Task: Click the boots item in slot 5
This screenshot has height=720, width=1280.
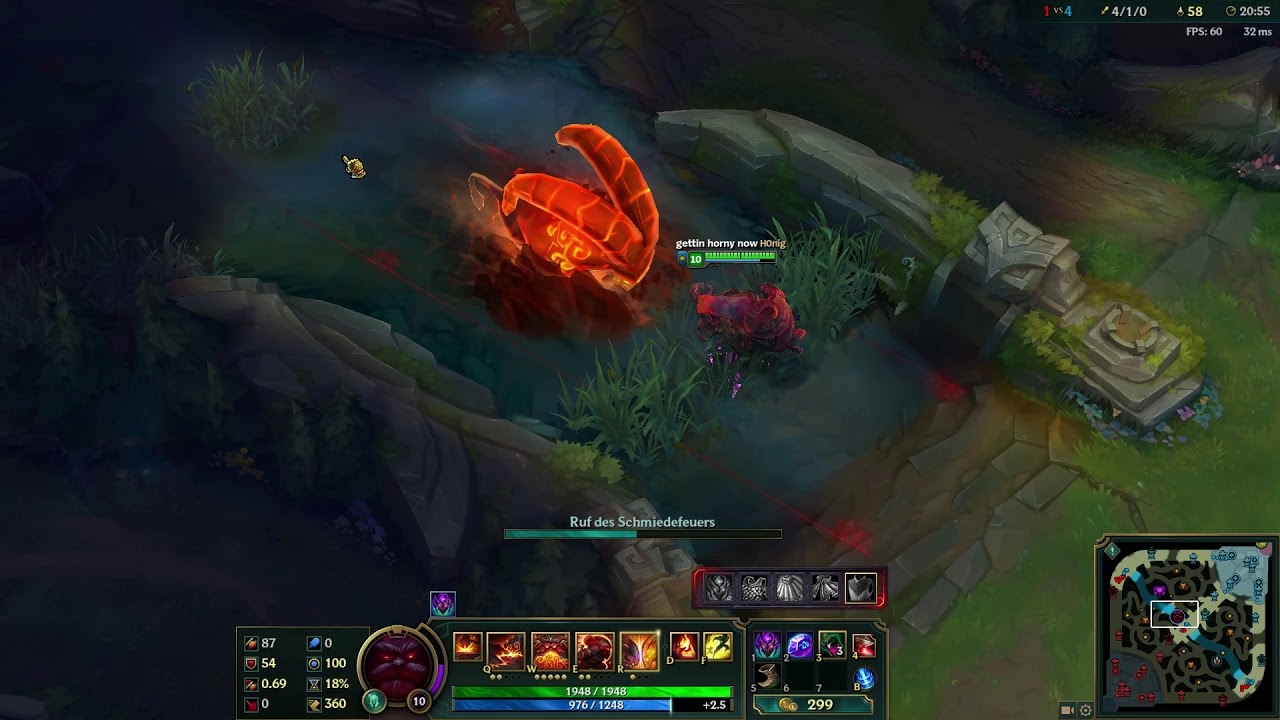Action: pyautogui.click(x=769, y=677)
